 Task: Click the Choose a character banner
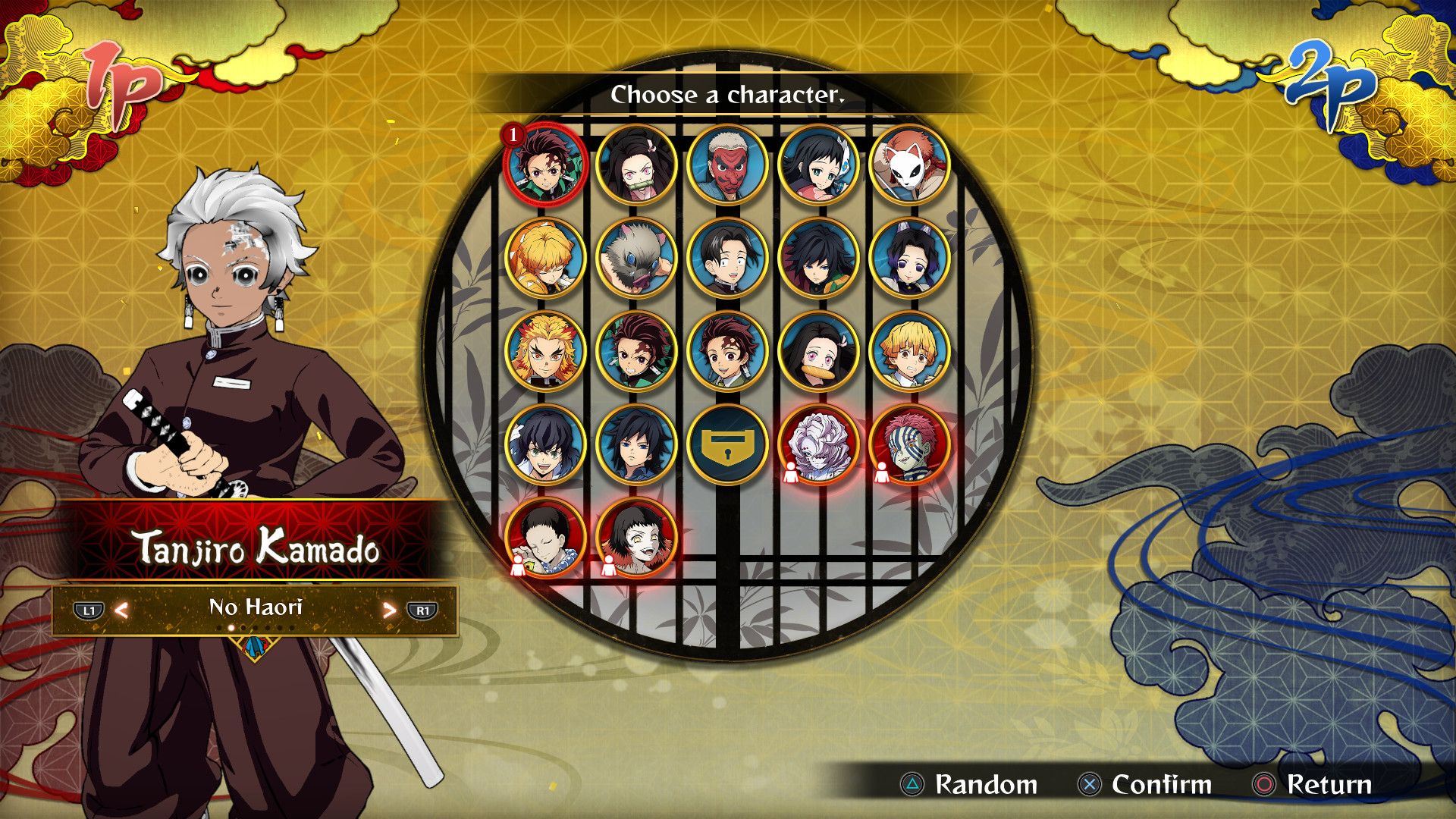(726, 95)
